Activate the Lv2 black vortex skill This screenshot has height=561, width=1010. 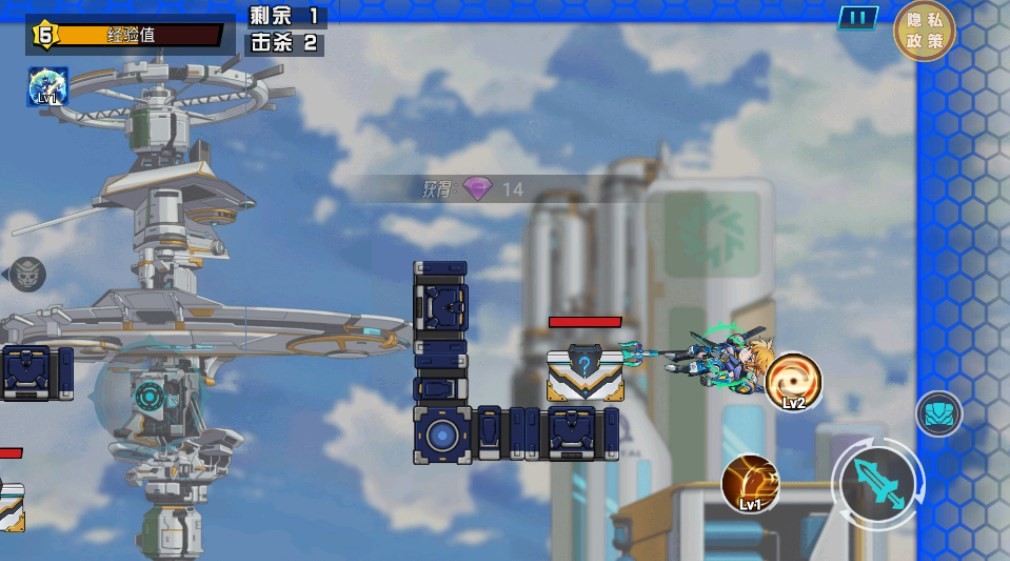pos(794,381)
